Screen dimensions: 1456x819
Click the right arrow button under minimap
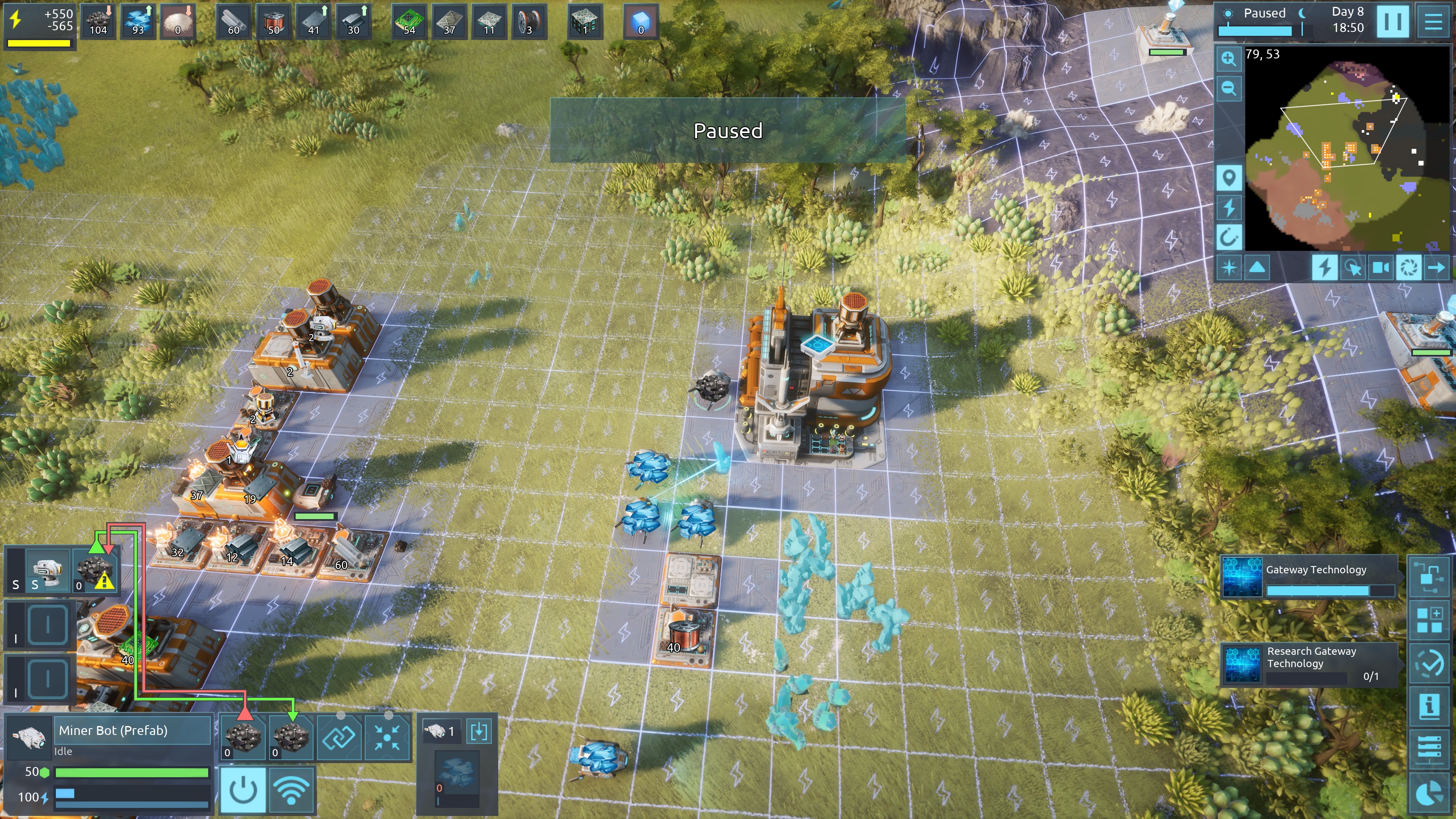[1436, 267]
